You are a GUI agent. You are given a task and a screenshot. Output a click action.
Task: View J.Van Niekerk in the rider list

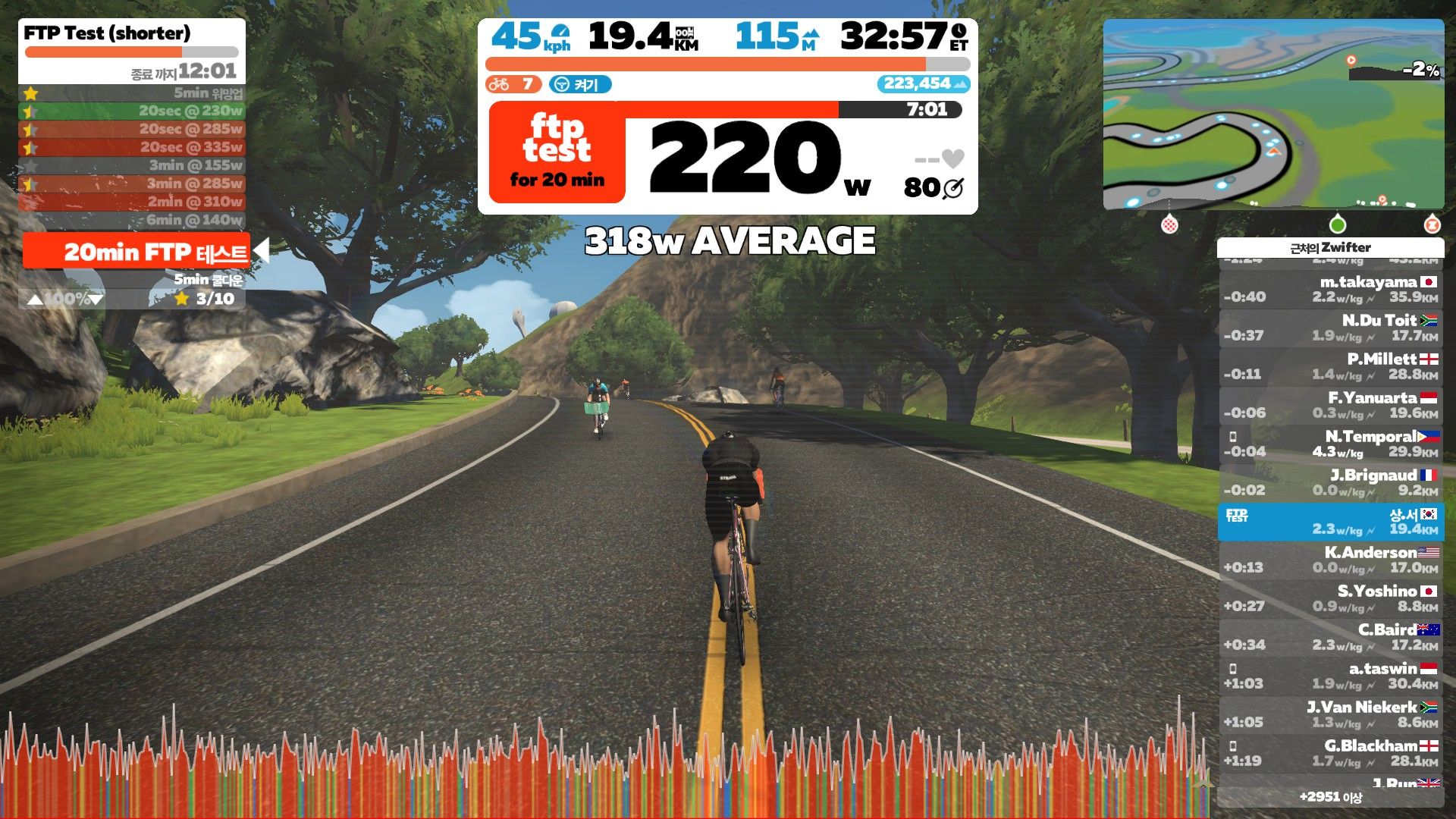pyautogui.click(x=1331, y=714)
